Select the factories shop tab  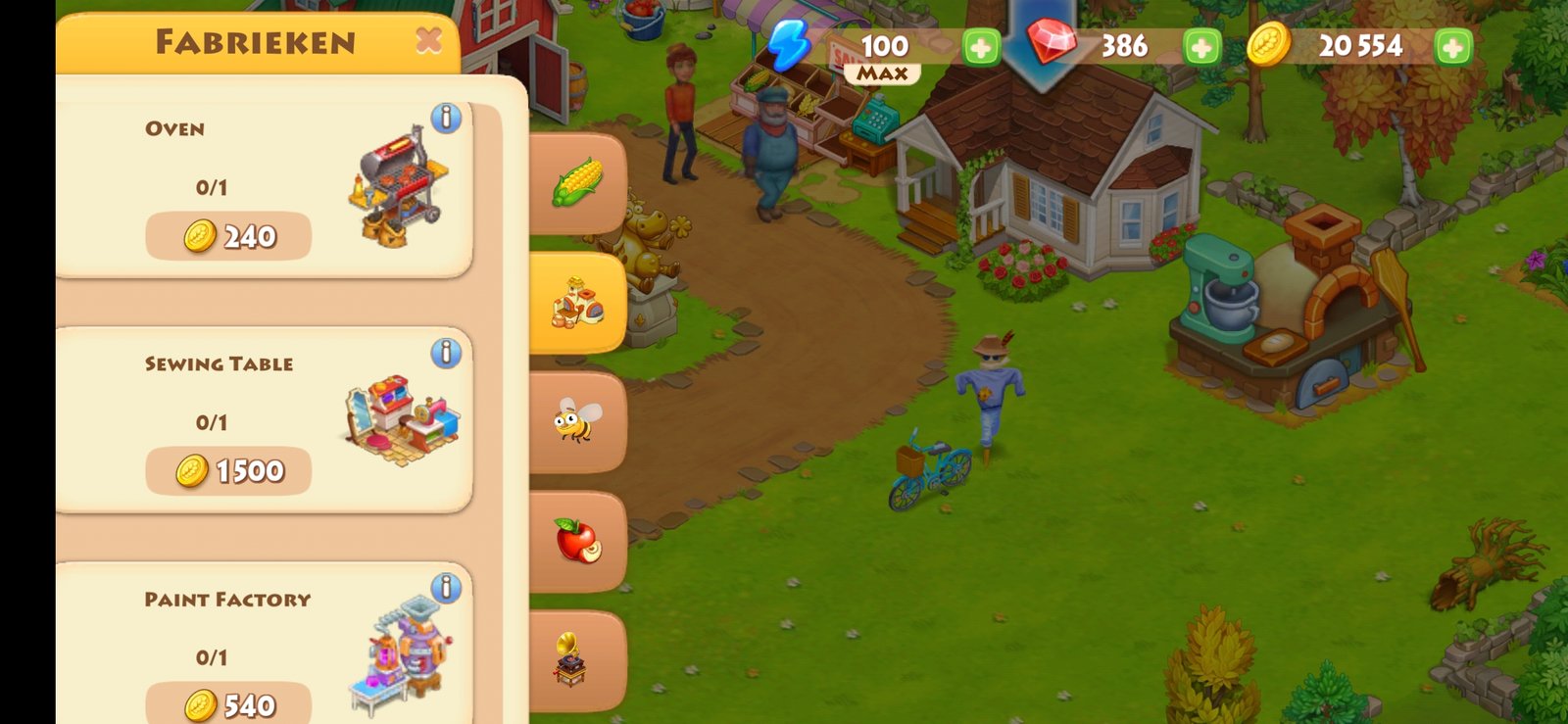[x=577, y=303]
